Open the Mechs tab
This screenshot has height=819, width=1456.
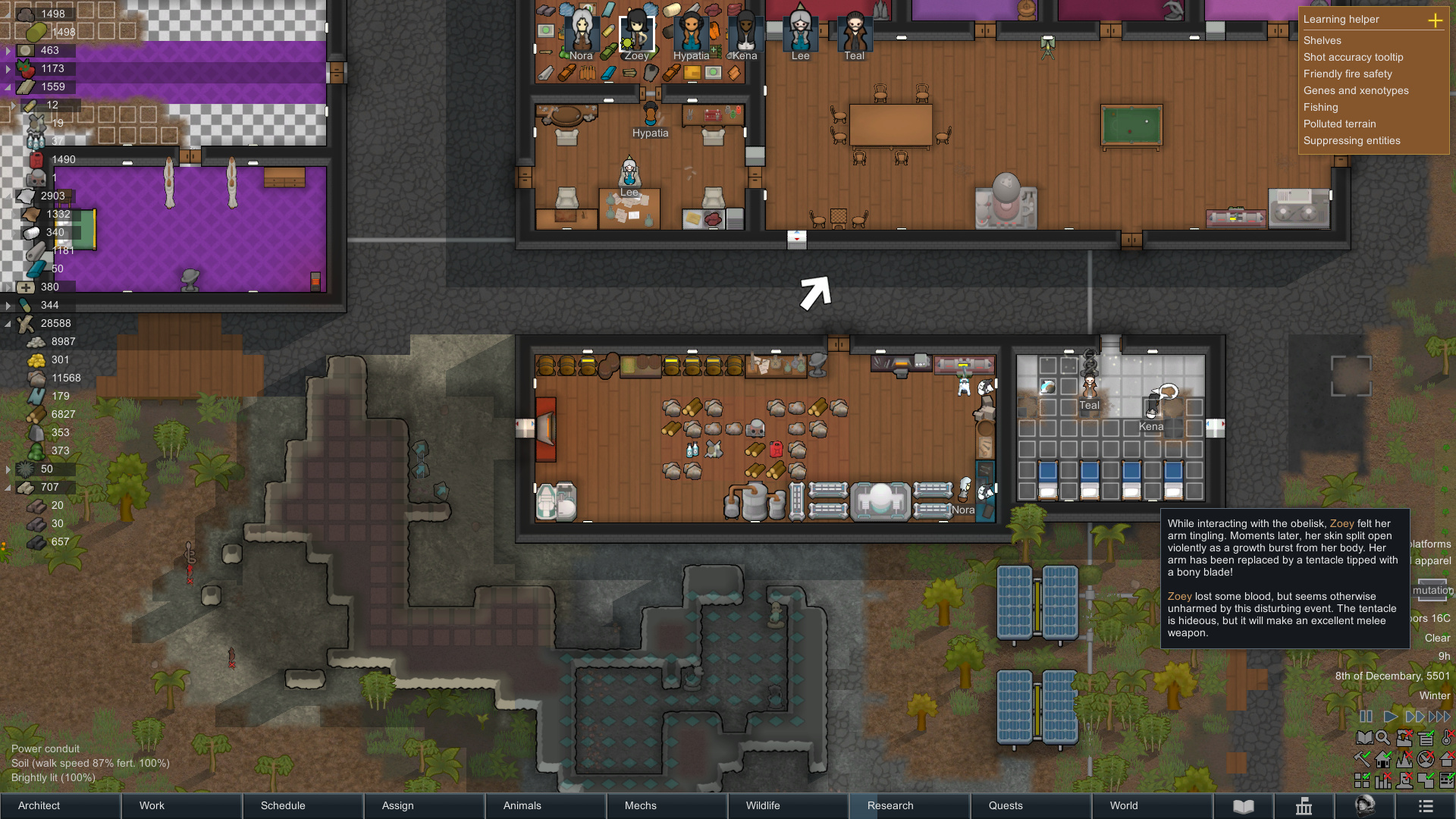pyautogui.click(x=667, y=805)
